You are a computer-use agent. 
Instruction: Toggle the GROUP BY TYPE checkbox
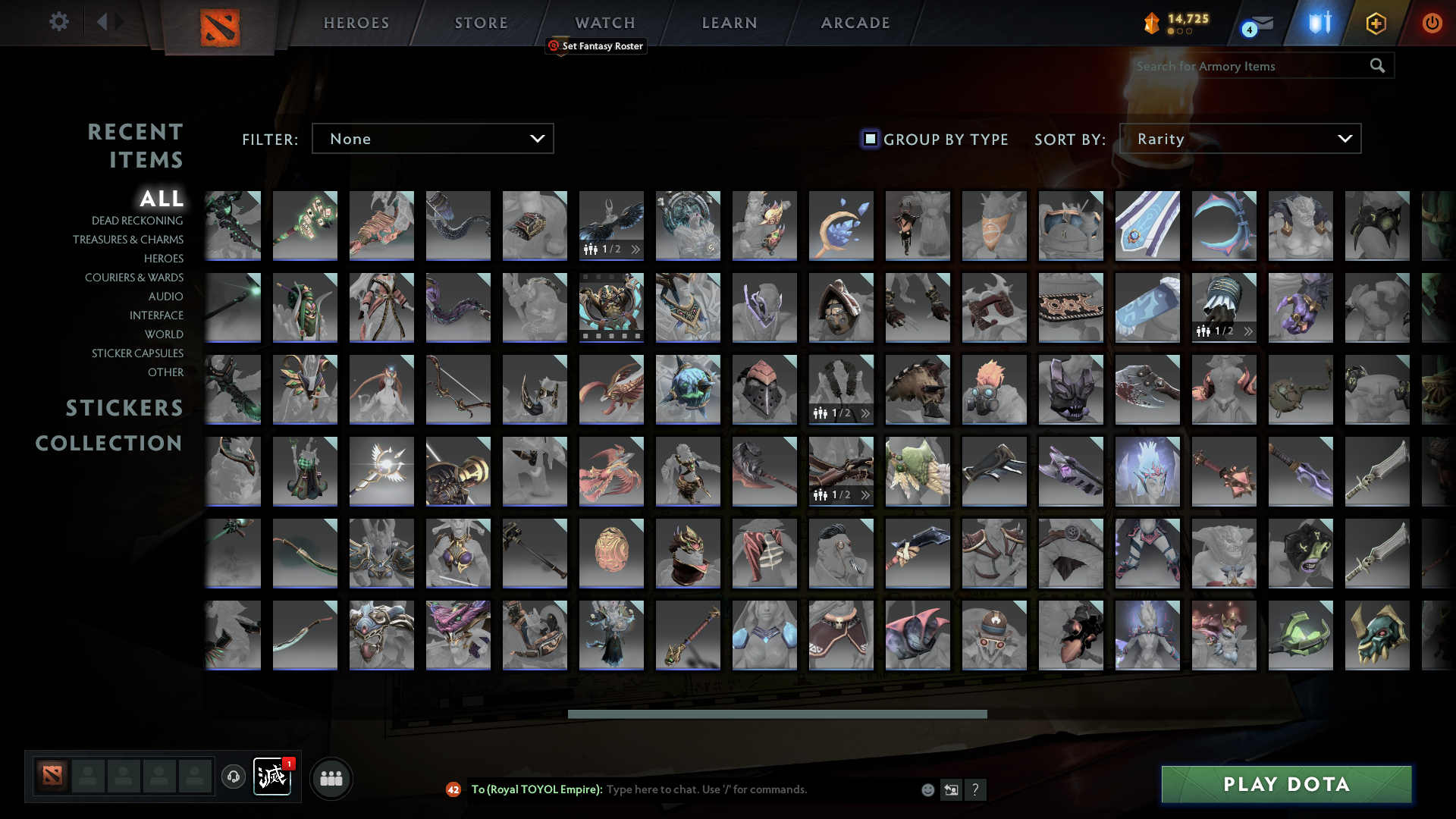pyautogui.click(x=869, y=139)
